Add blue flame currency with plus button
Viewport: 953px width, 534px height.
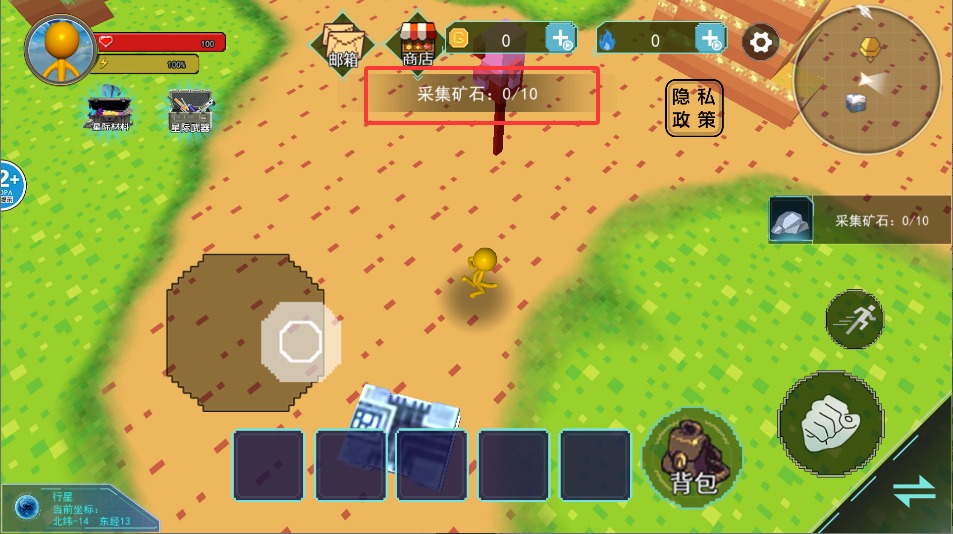(x=711, y=40)
